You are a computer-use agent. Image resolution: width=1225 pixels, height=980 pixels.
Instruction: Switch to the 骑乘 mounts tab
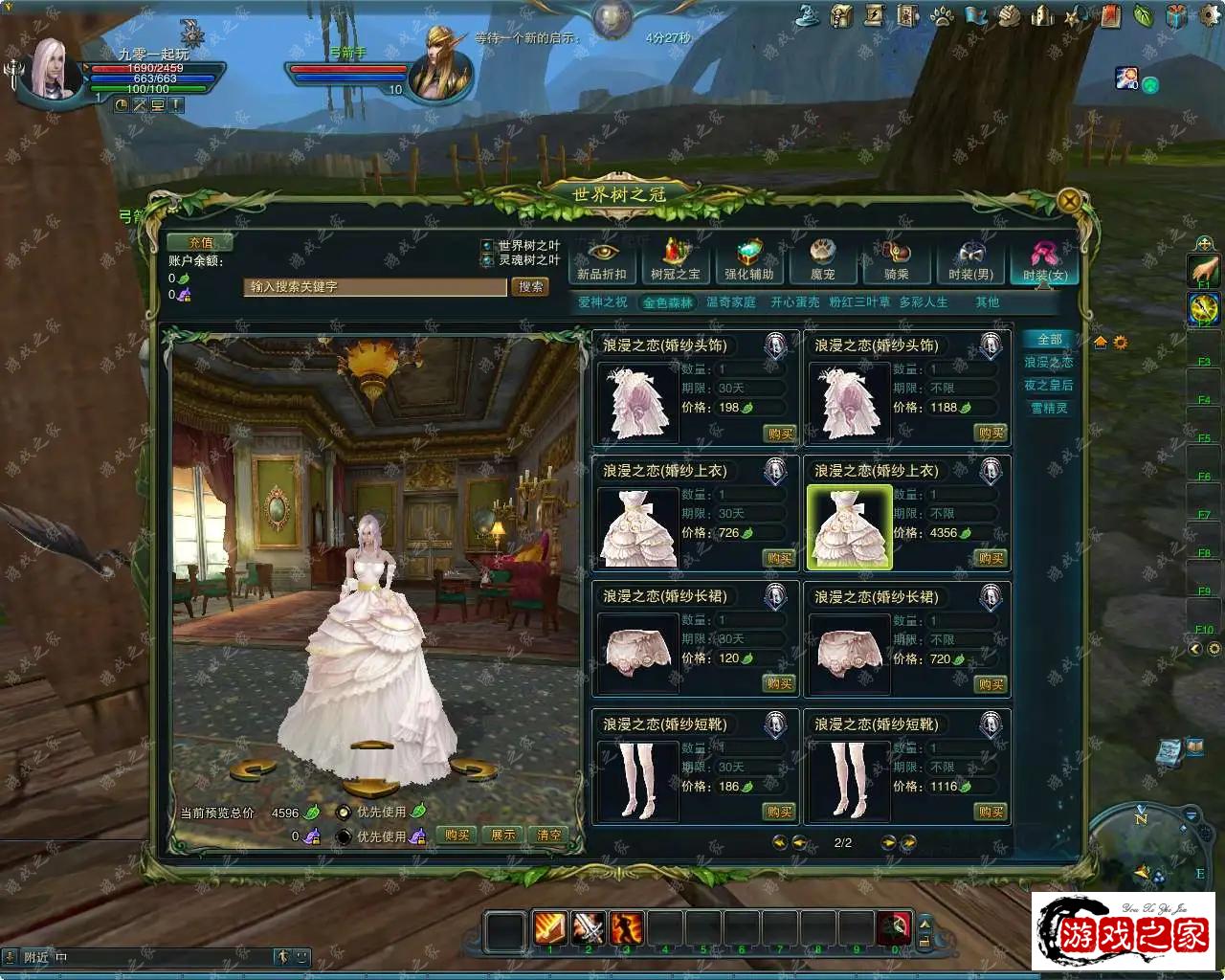tap(897, 261)
